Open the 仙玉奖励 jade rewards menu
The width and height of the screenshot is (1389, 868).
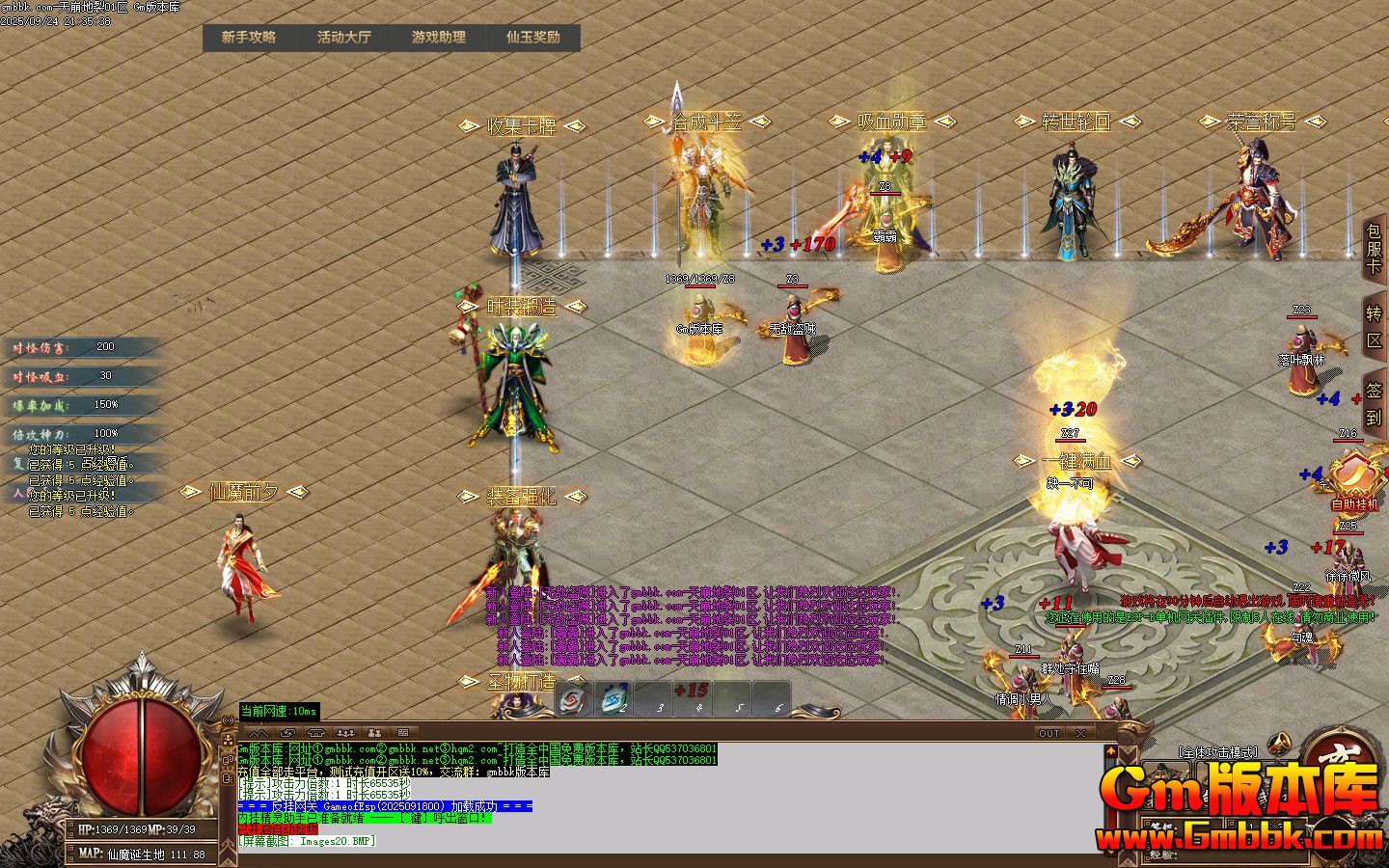point(532,38)
